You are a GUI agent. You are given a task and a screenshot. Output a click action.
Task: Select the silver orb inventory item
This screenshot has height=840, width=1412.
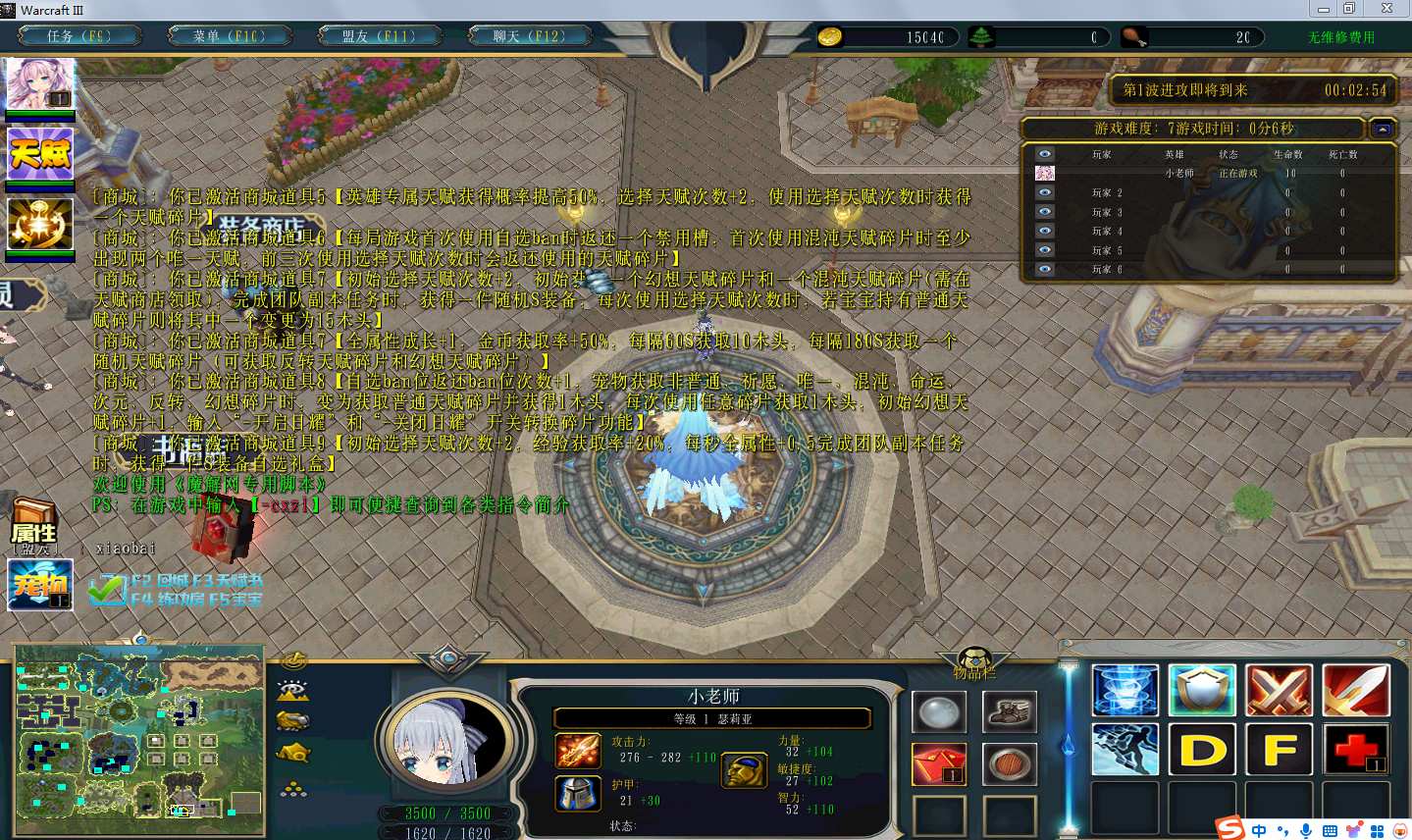tap(939, 712)
